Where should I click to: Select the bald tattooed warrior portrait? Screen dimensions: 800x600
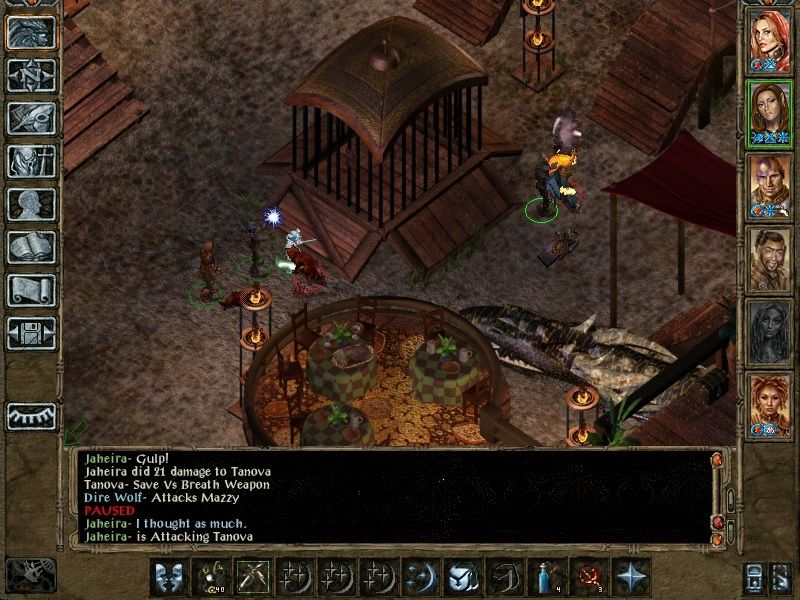[769, 187]
